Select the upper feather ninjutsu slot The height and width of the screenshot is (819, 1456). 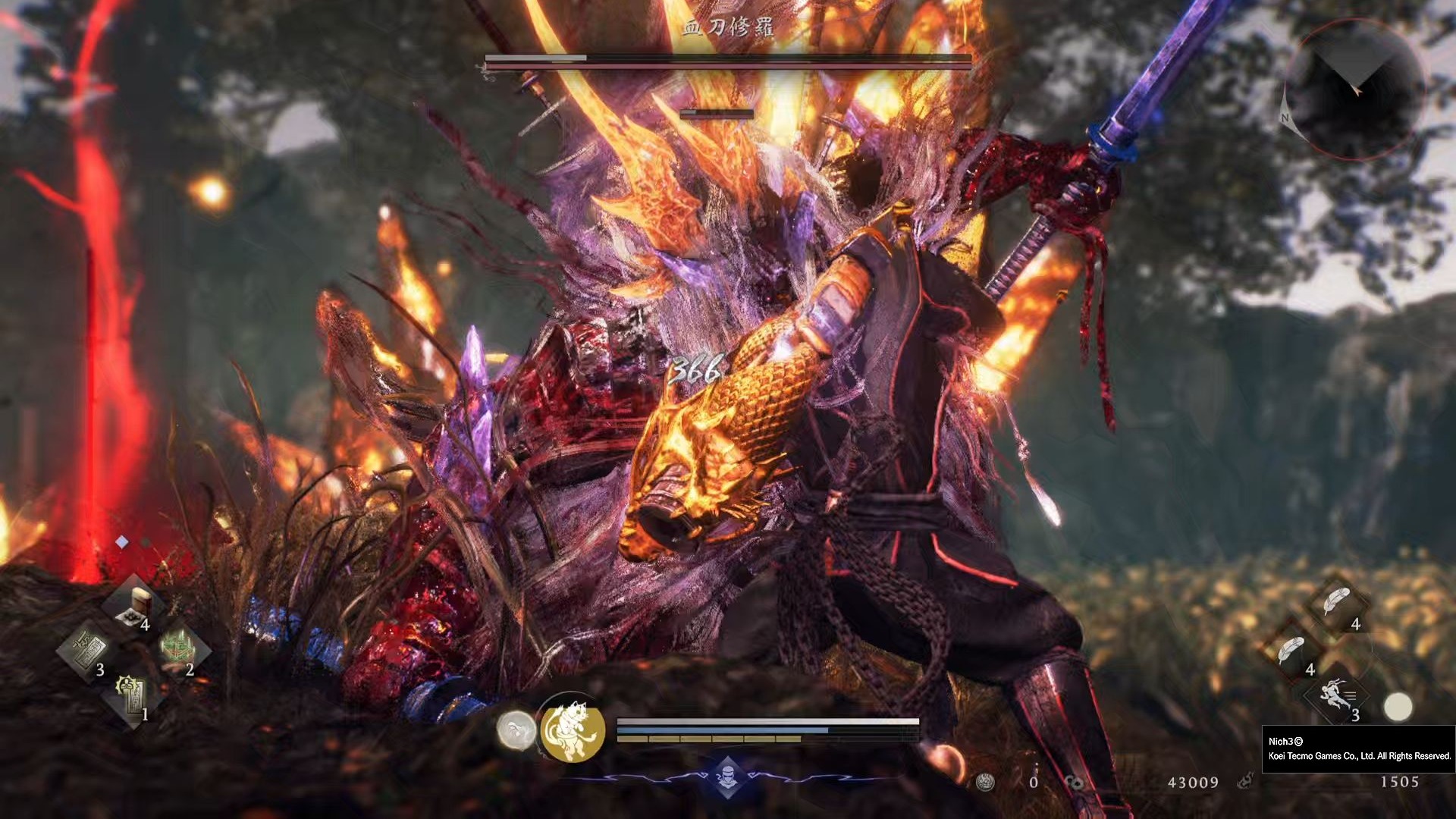pos(1337,604)
